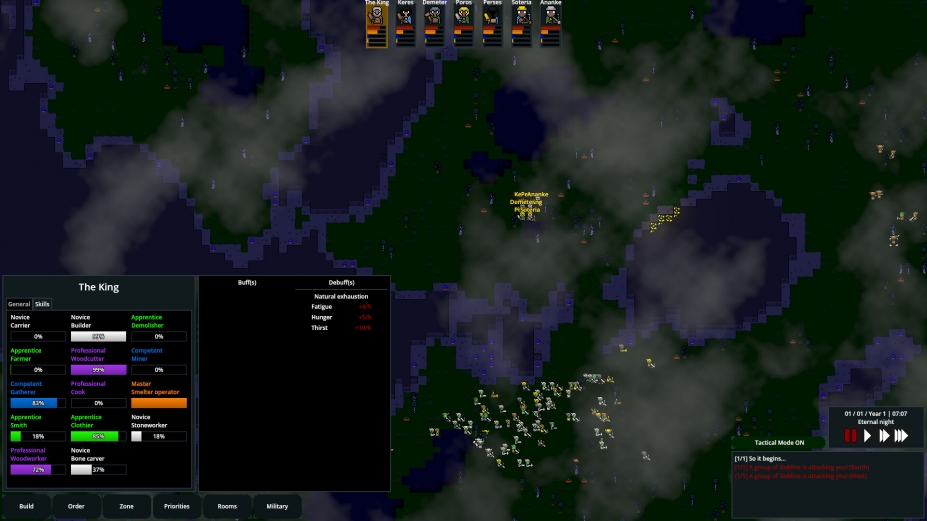The height and width of the screenshot is (521, 927).
Task: Open the Build menu
Action: tap(27, 506)
